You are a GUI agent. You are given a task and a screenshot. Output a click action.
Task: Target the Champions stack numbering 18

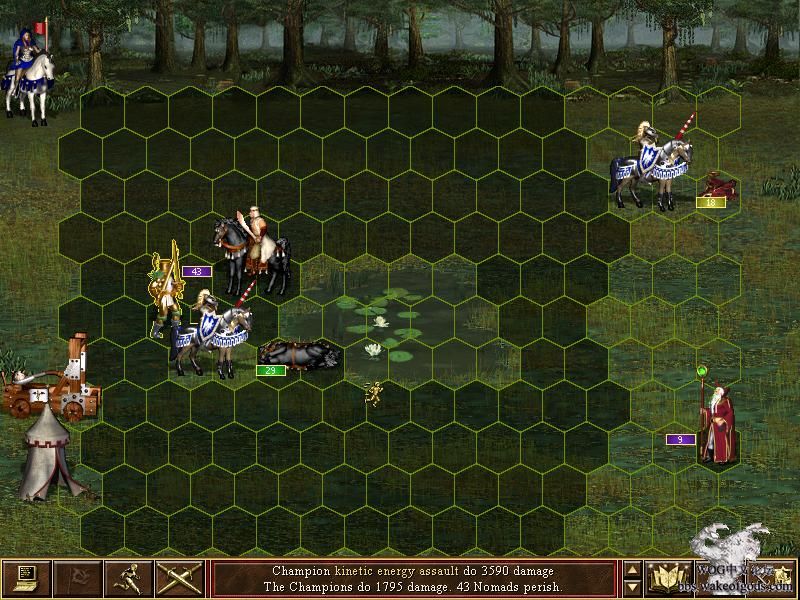point(655,162)
